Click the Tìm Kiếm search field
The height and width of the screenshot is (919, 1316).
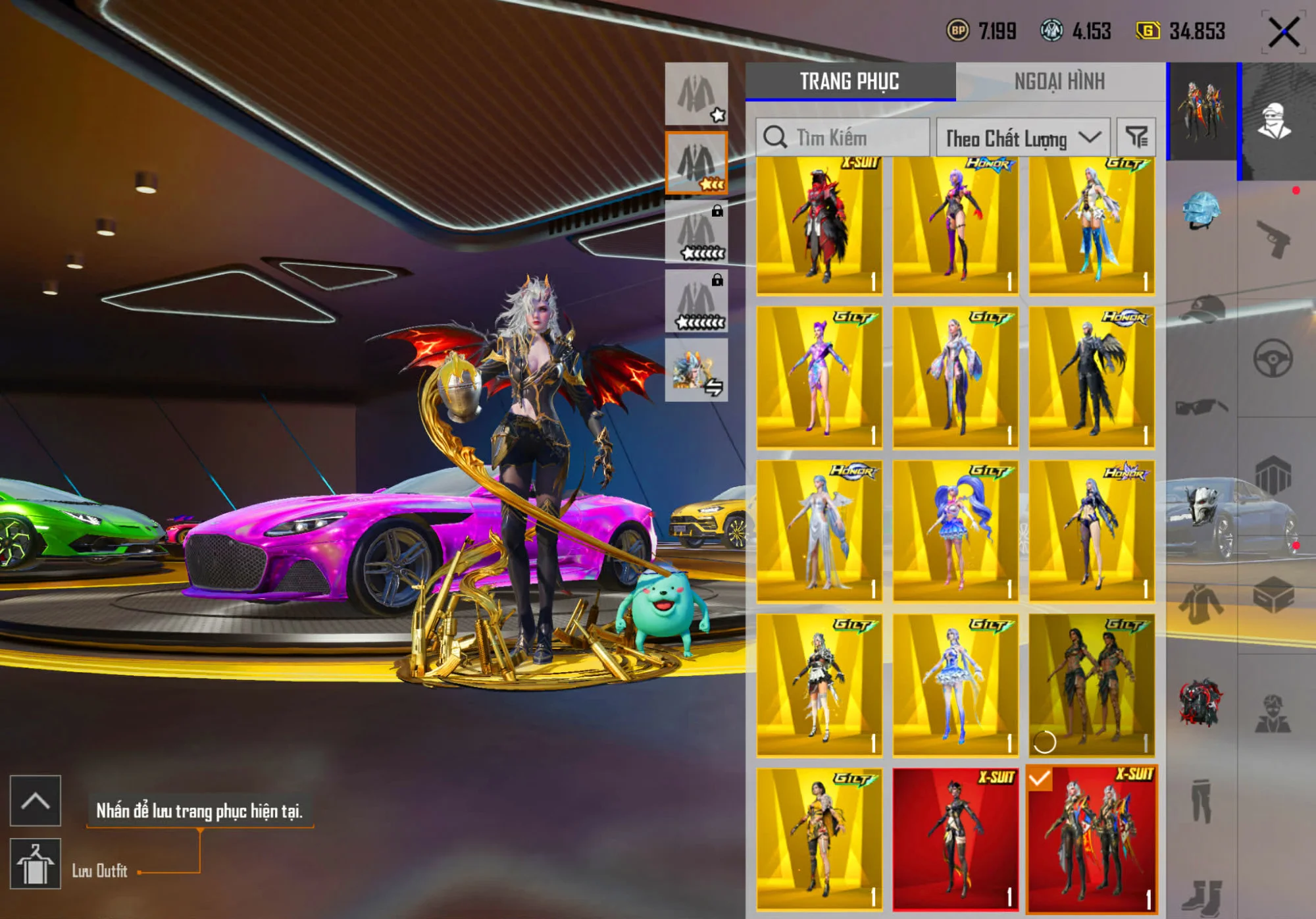842,138
